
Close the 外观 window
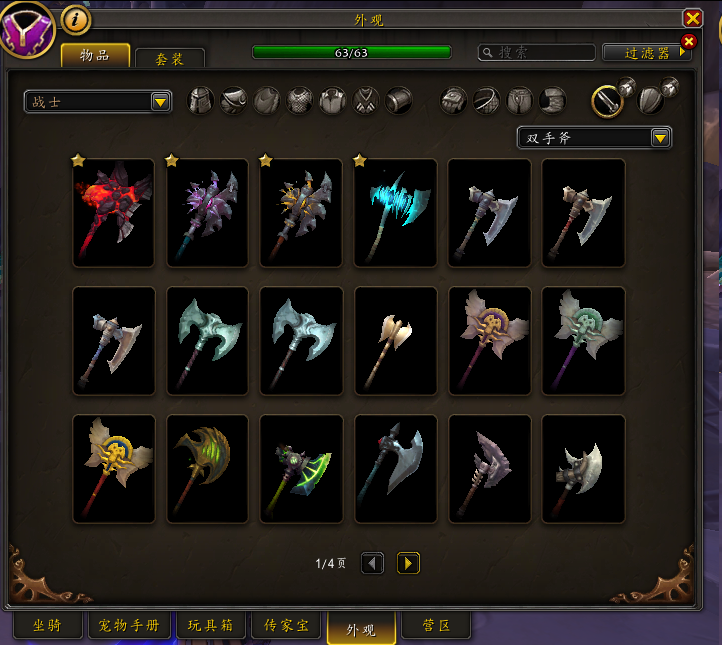click(692, 18)
